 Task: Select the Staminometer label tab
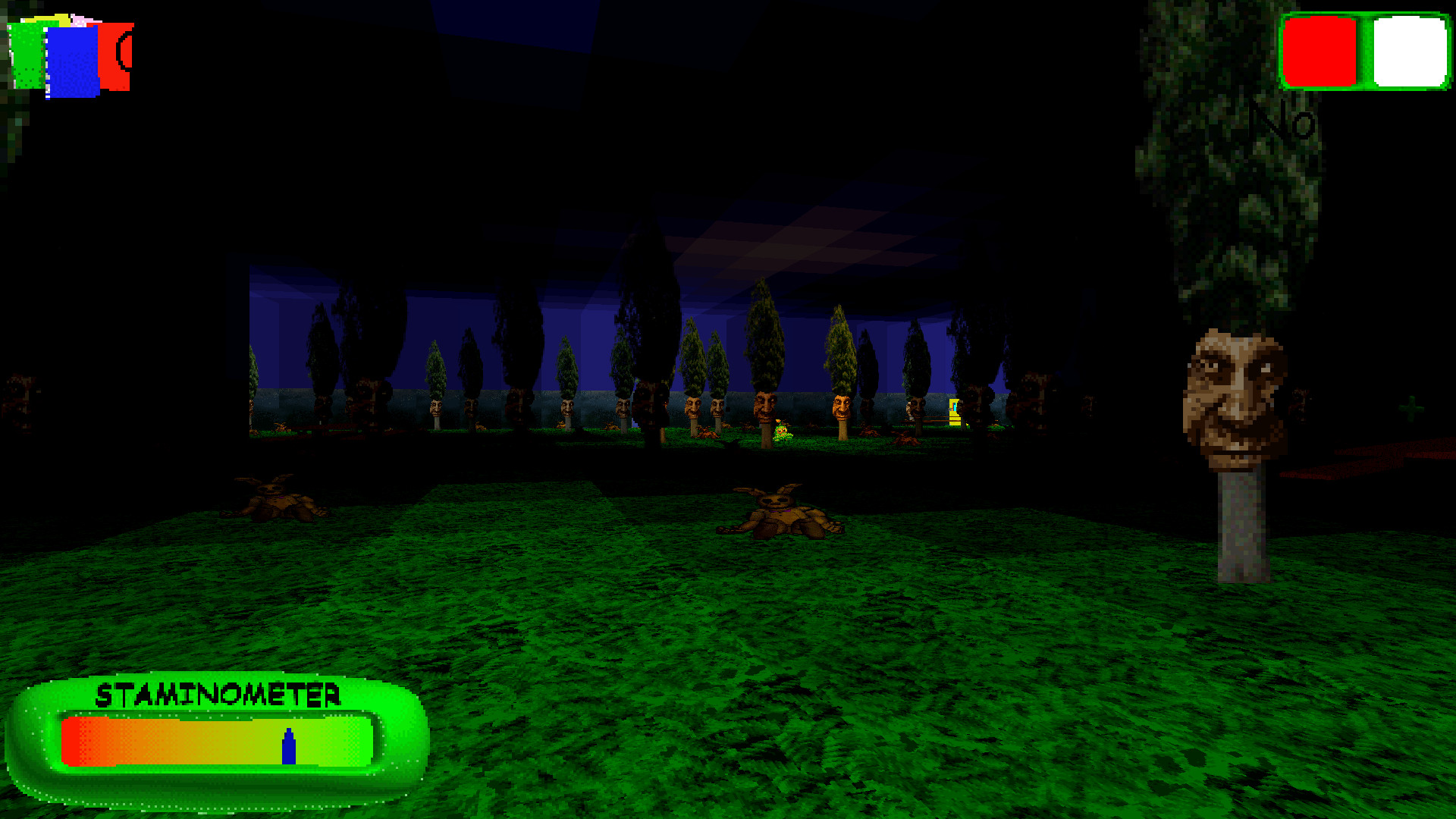coord(220,694)
